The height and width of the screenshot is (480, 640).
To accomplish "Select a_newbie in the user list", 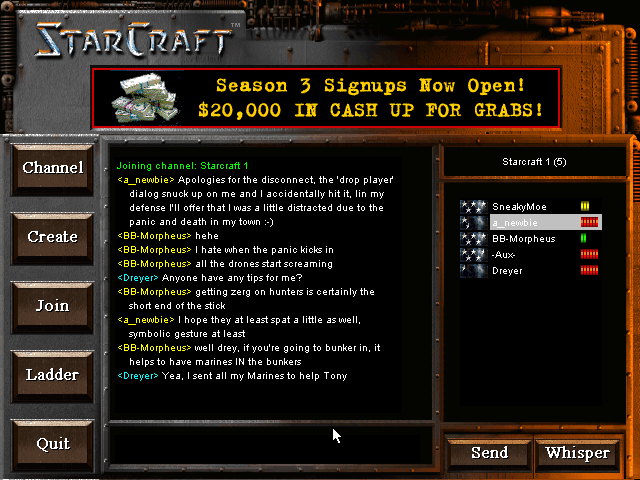I will 517,222.
